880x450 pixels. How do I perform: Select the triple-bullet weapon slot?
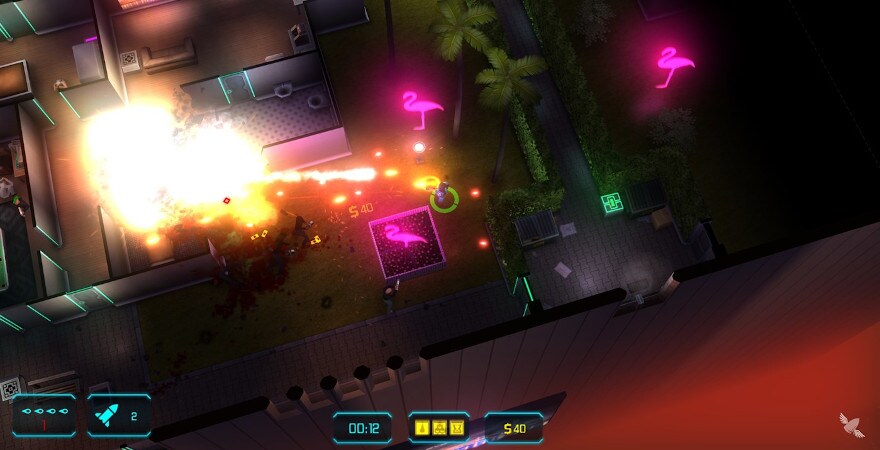[x=45, y=414]
